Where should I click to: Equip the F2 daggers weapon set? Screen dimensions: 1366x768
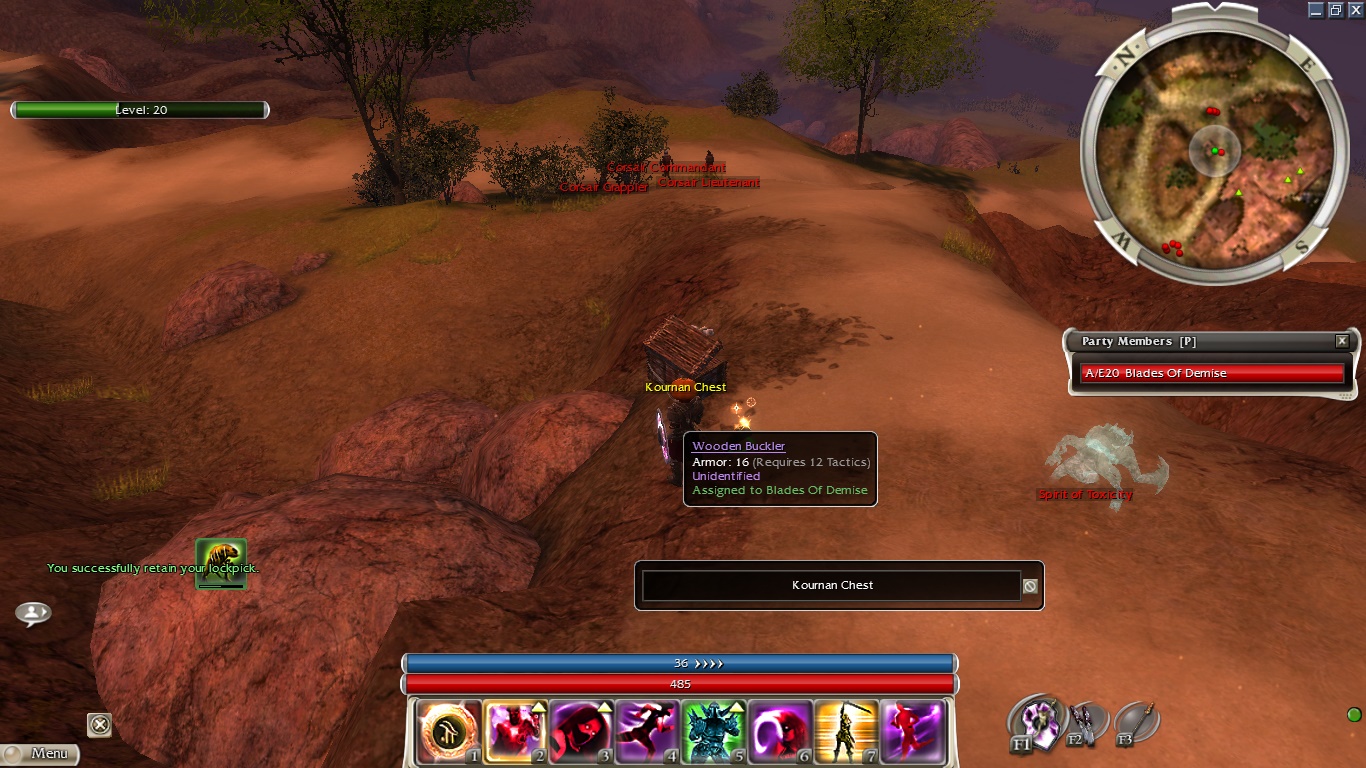click(x=1085, y=722)
